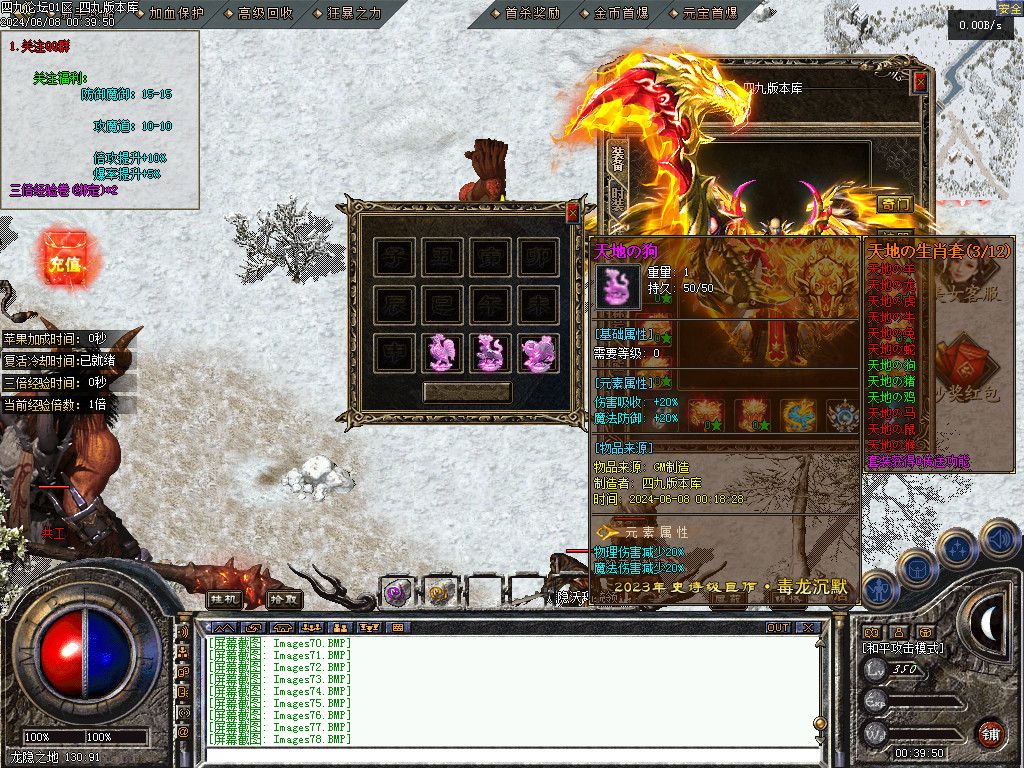Click the OUT button above chat
The height and width of the screenshot is (768, 1024).
[778, 628]
